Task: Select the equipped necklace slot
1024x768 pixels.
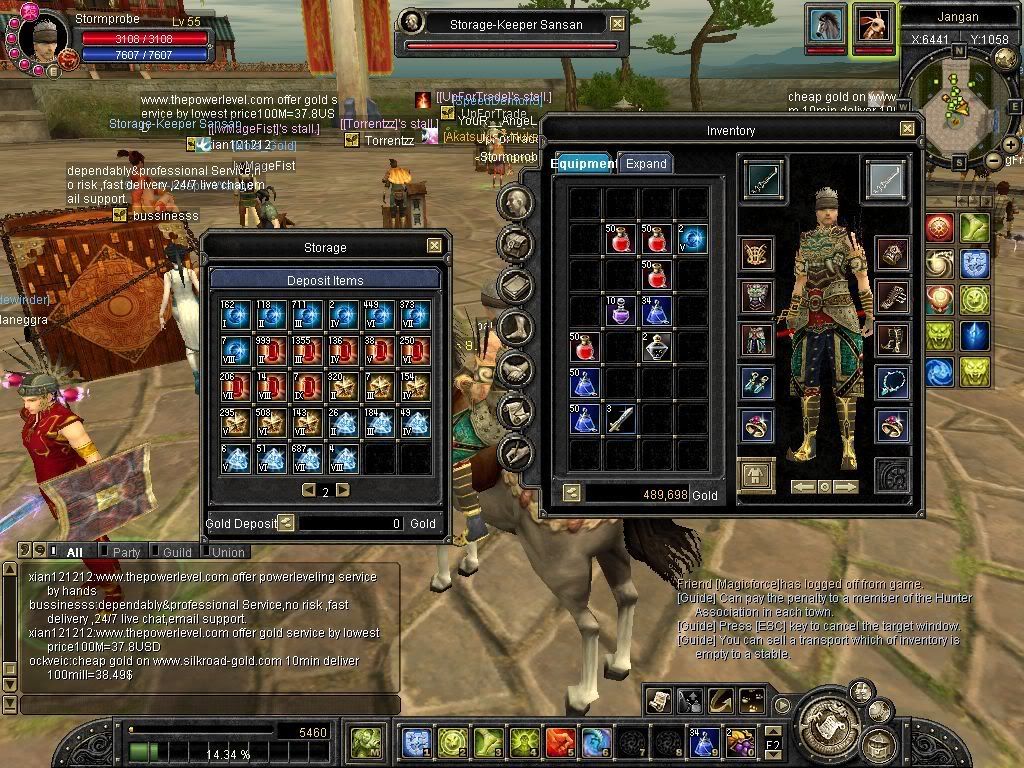Action: click(x=891, y=381)
